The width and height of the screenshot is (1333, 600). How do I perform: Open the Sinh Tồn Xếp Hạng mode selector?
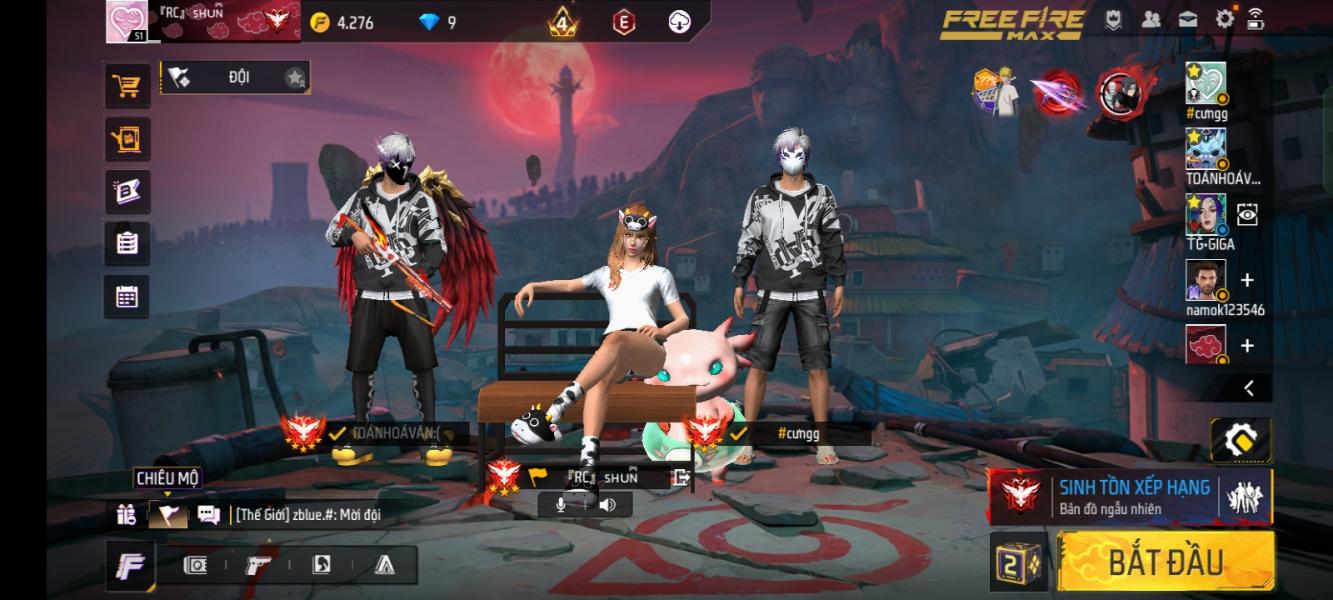click(x=1130, y=496)
